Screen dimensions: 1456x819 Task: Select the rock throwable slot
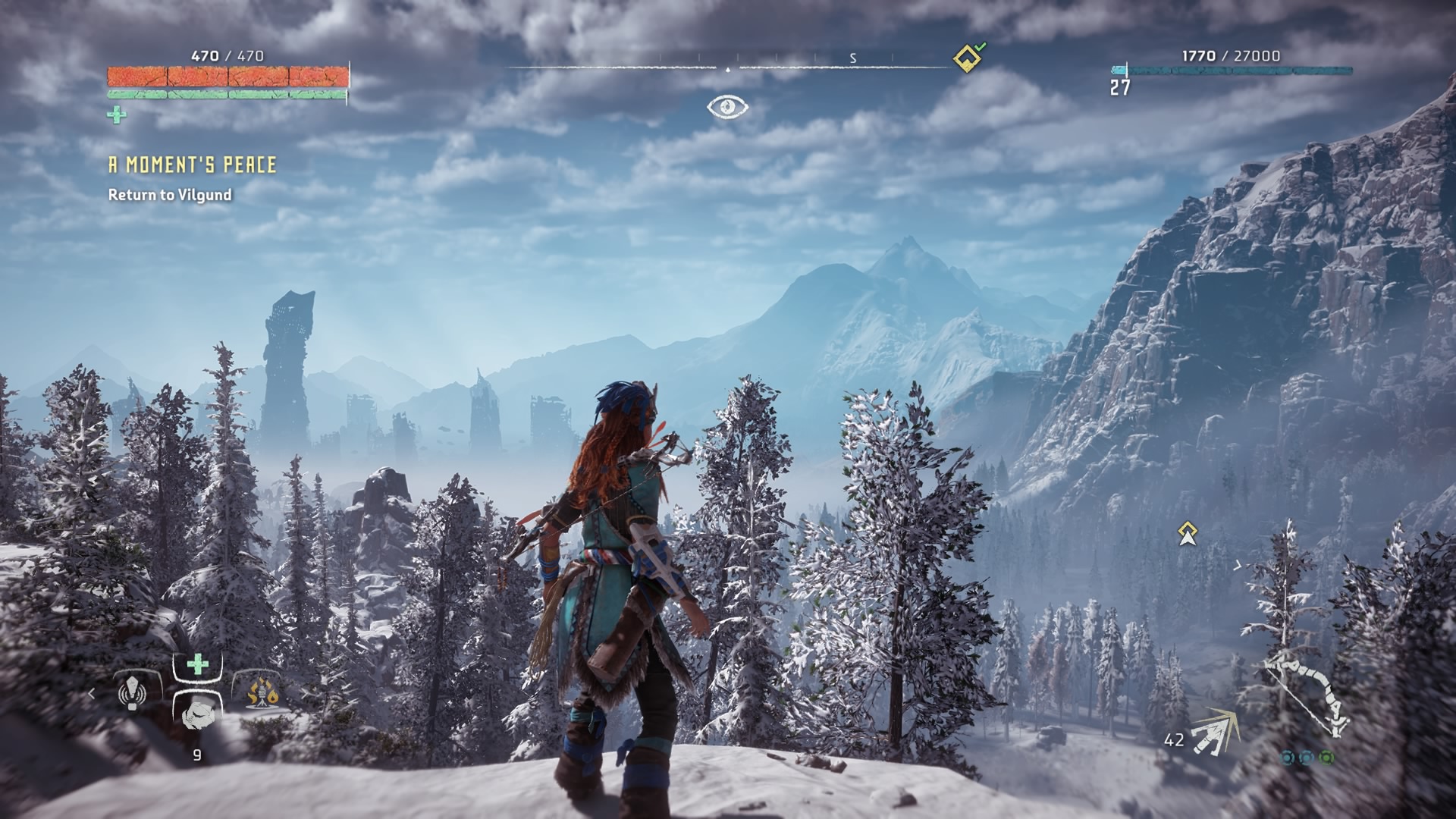pyautogui.click(x=197, y=713)
